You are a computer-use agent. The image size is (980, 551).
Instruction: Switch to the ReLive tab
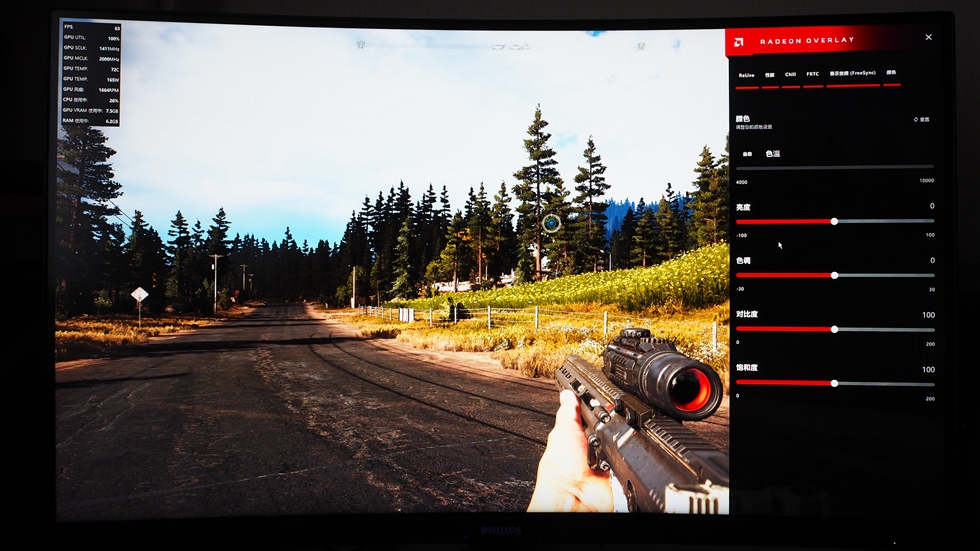pyautogui.click(x=746, y=74)
